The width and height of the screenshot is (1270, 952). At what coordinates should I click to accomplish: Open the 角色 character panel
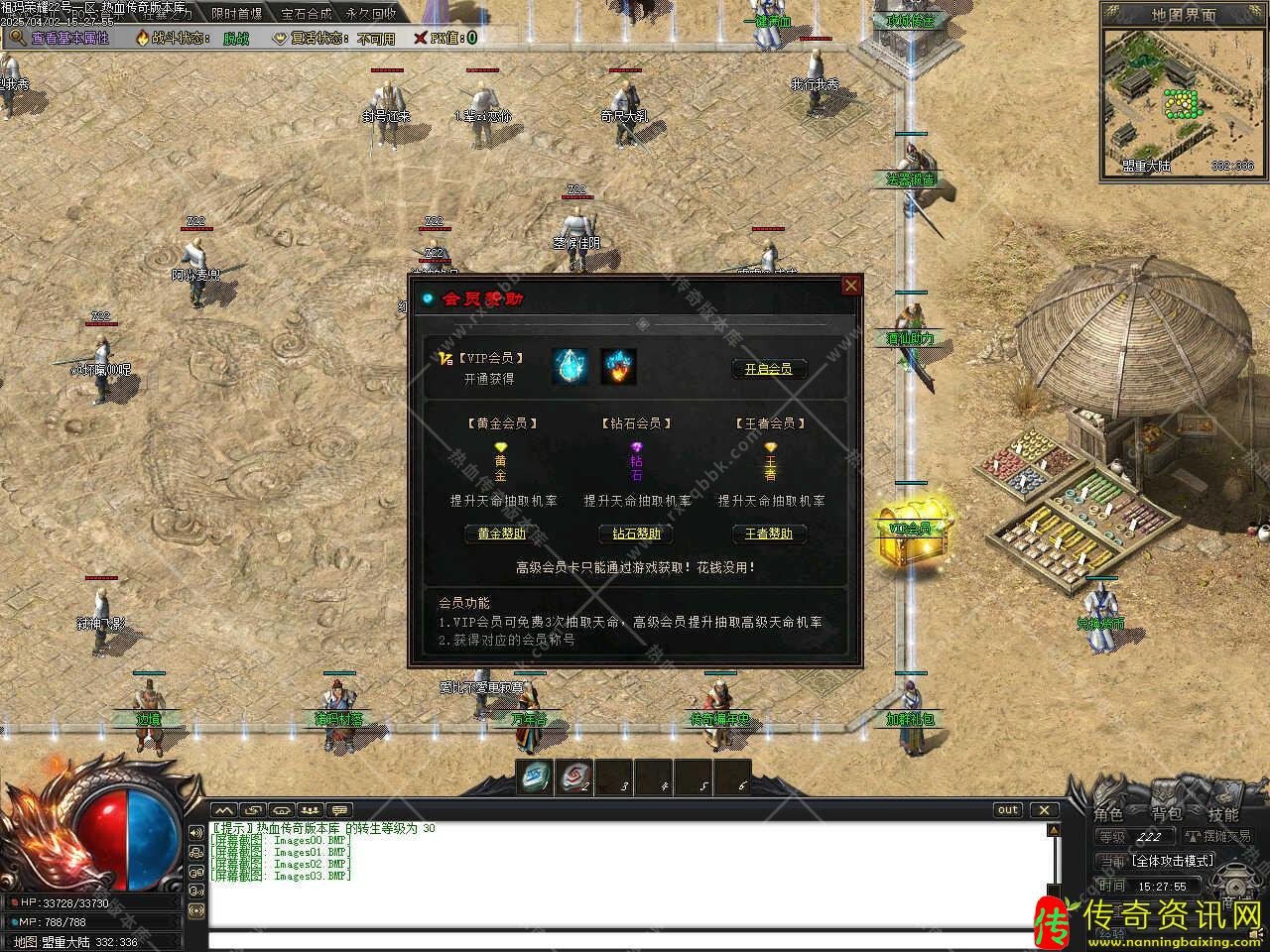click(1108, 815)
